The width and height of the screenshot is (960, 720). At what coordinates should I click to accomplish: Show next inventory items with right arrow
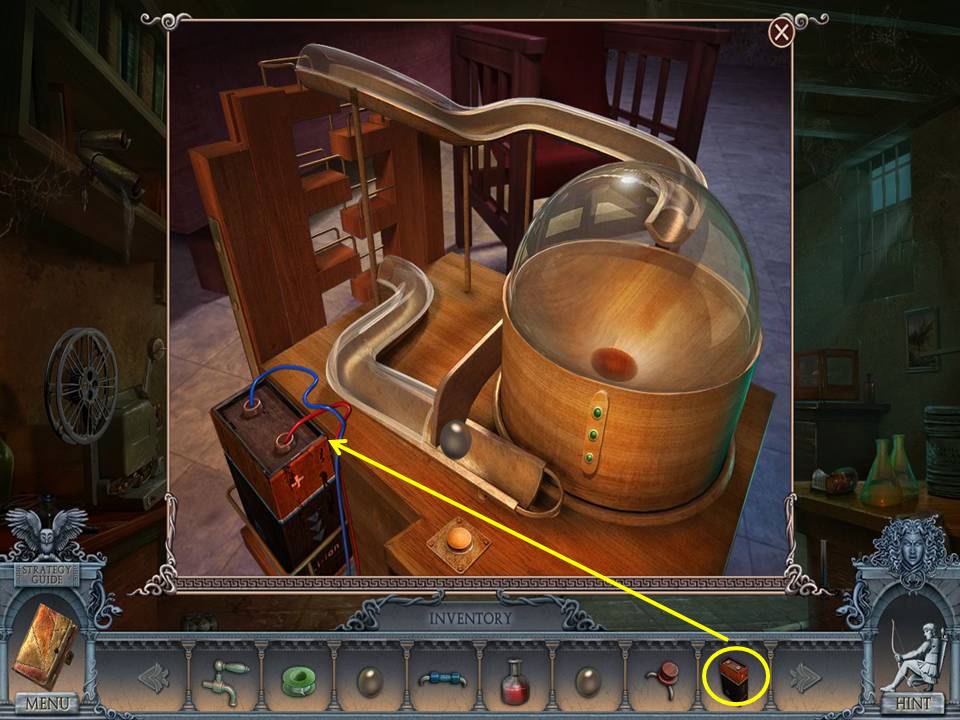pyautogui.click(x=804, y=680)
